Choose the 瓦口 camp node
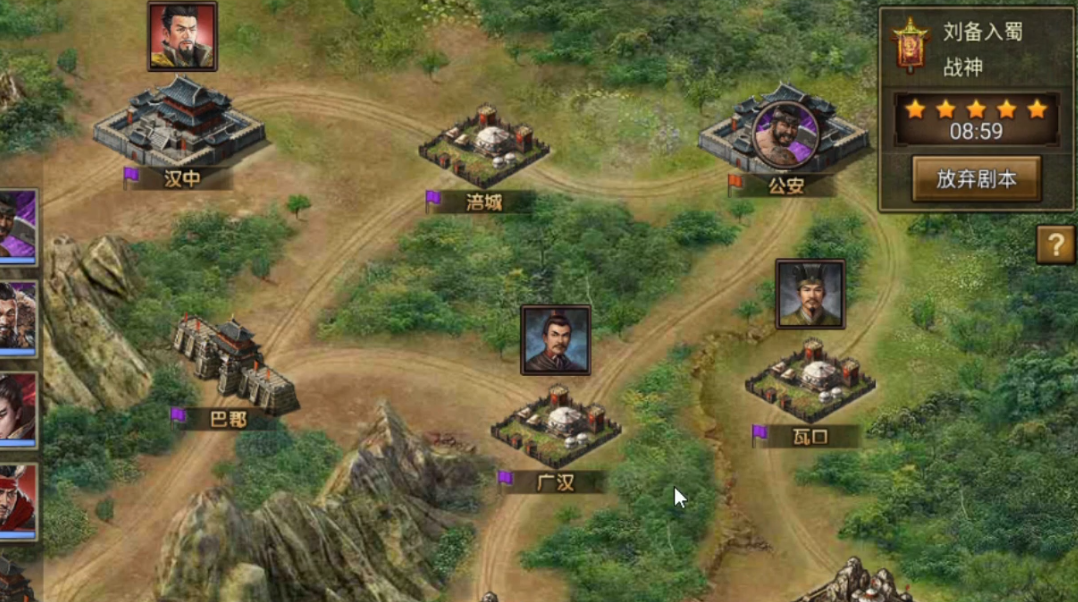This screenshot has height=602, width=1078. [810, 381]
